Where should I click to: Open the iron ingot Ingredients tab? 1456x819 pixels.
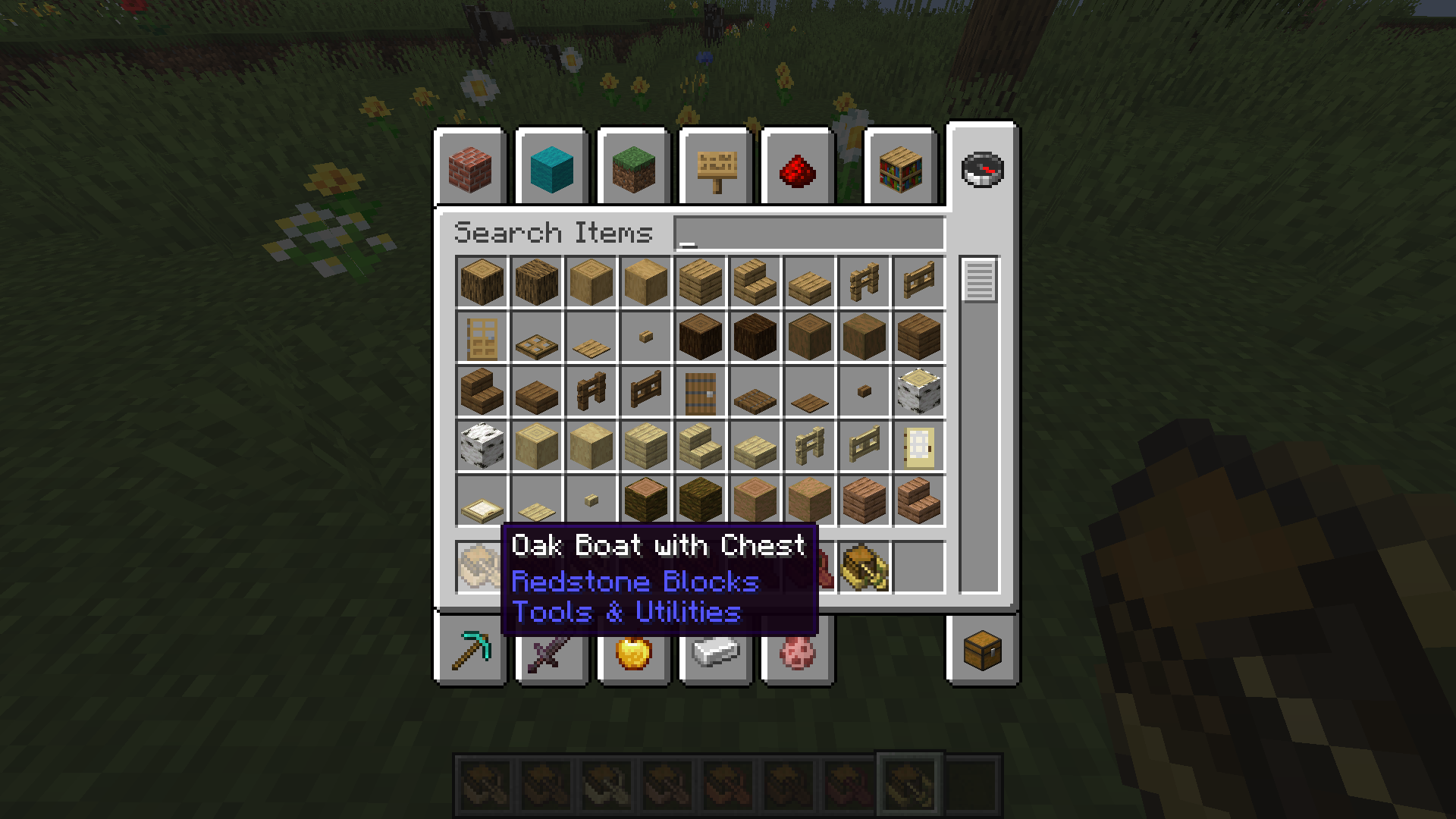coord(716,651)
